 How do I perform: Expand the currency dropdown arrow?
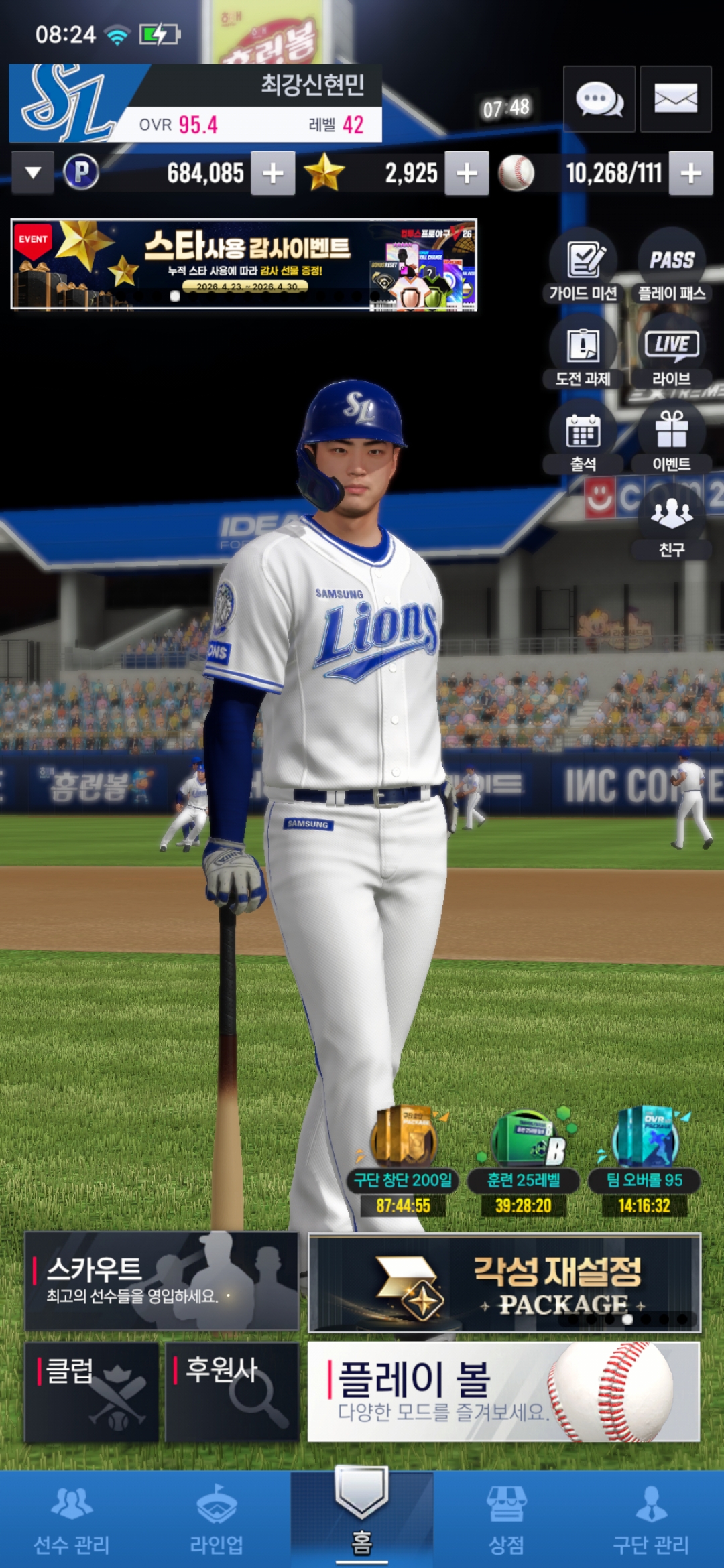pos(33,173)
